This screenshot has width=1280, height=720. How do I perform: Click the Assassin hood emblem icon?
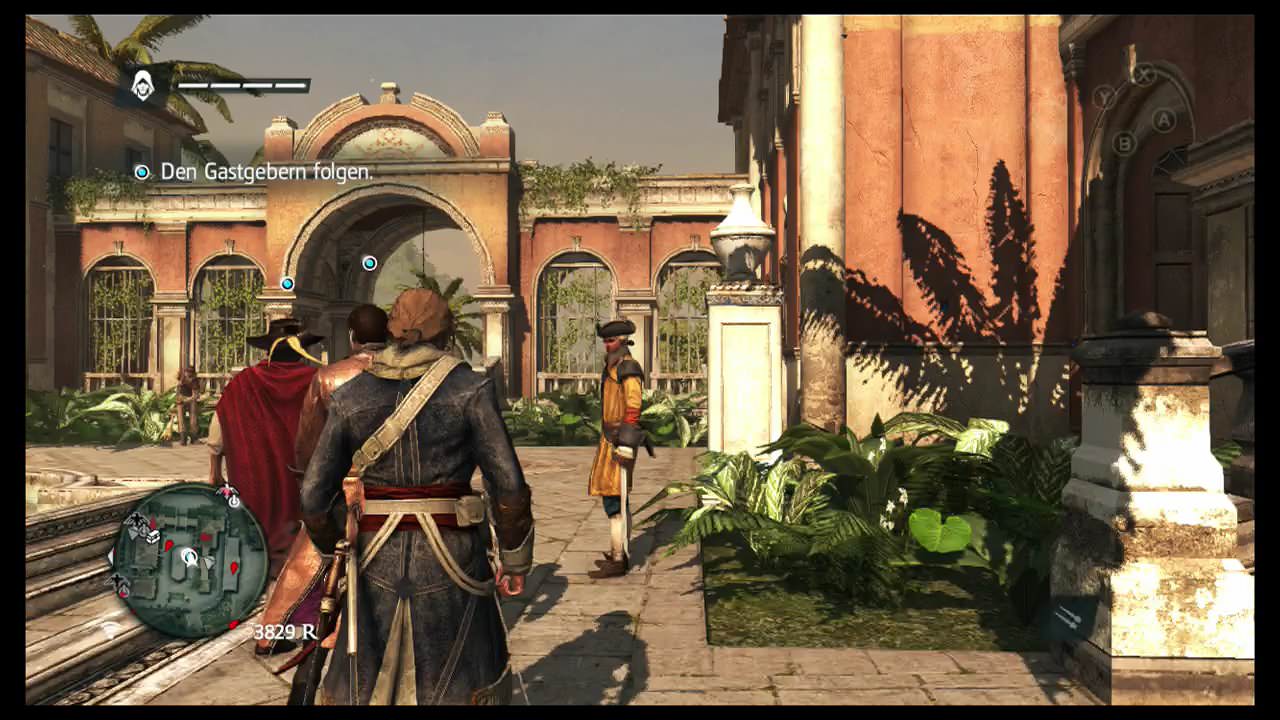(x=143, y=86)
